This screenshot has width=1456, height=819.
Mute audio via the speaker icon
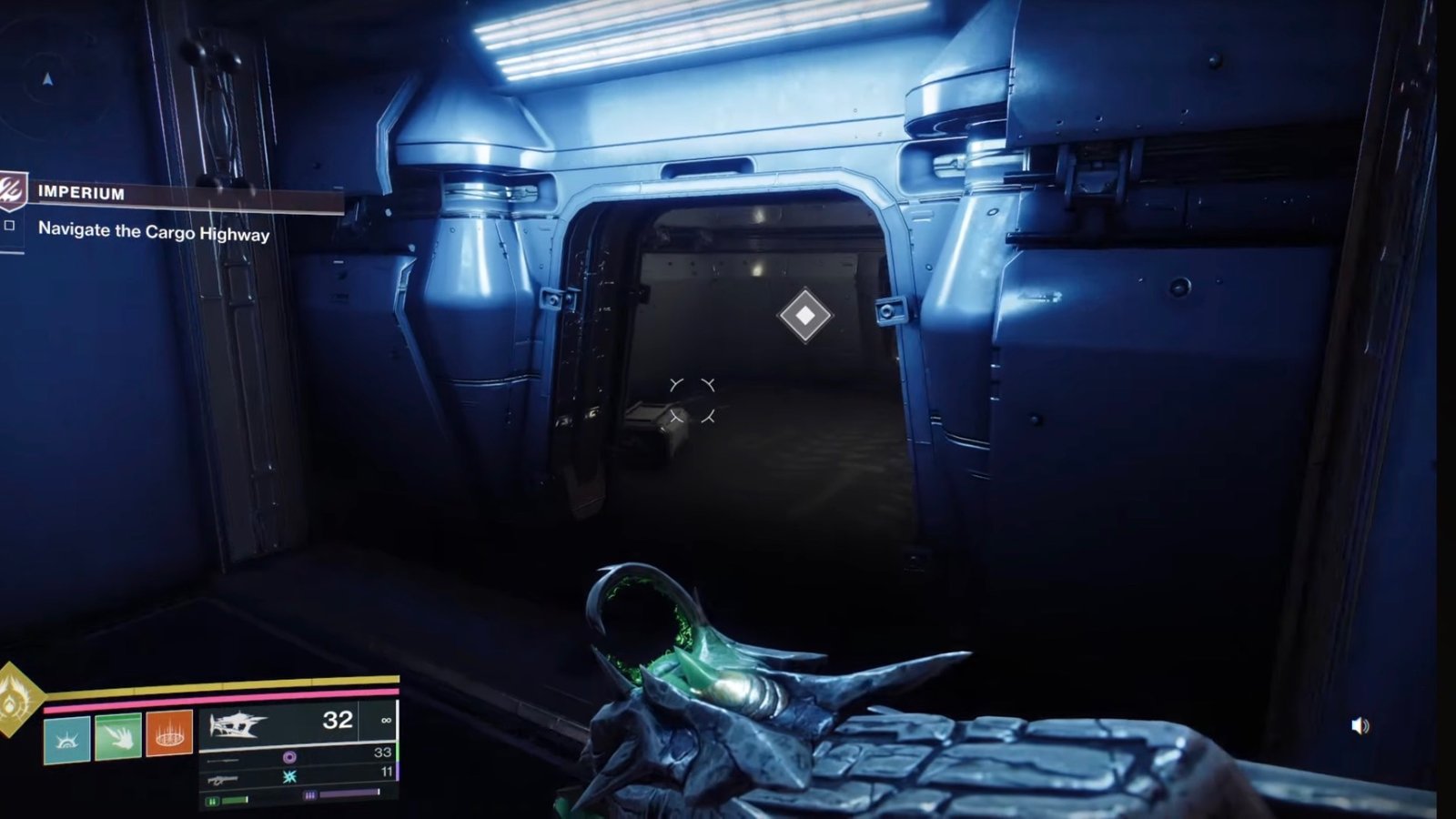click(x=1359, y=723)
